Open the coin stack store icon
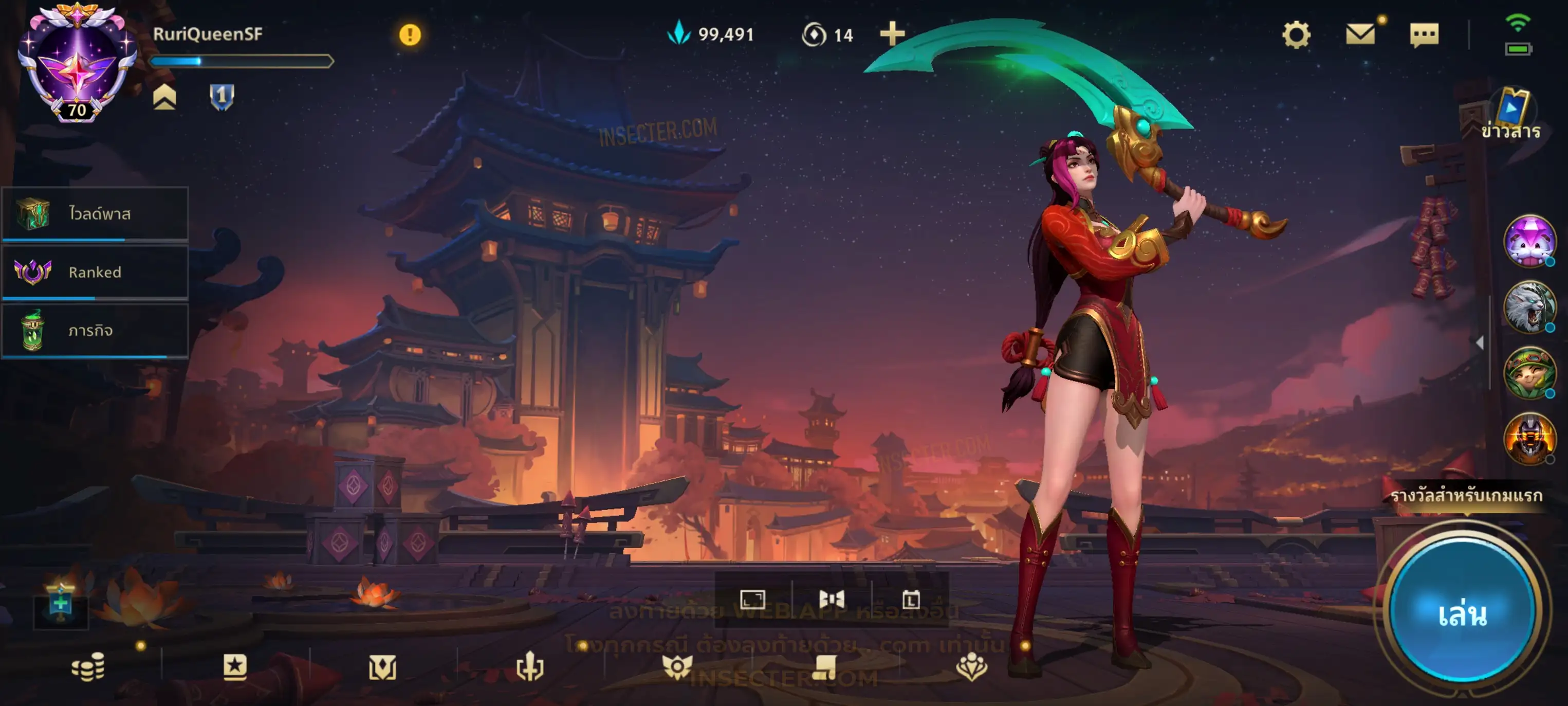The height and width of the screenshot is (706, 1568). click(x=88, y=666)
